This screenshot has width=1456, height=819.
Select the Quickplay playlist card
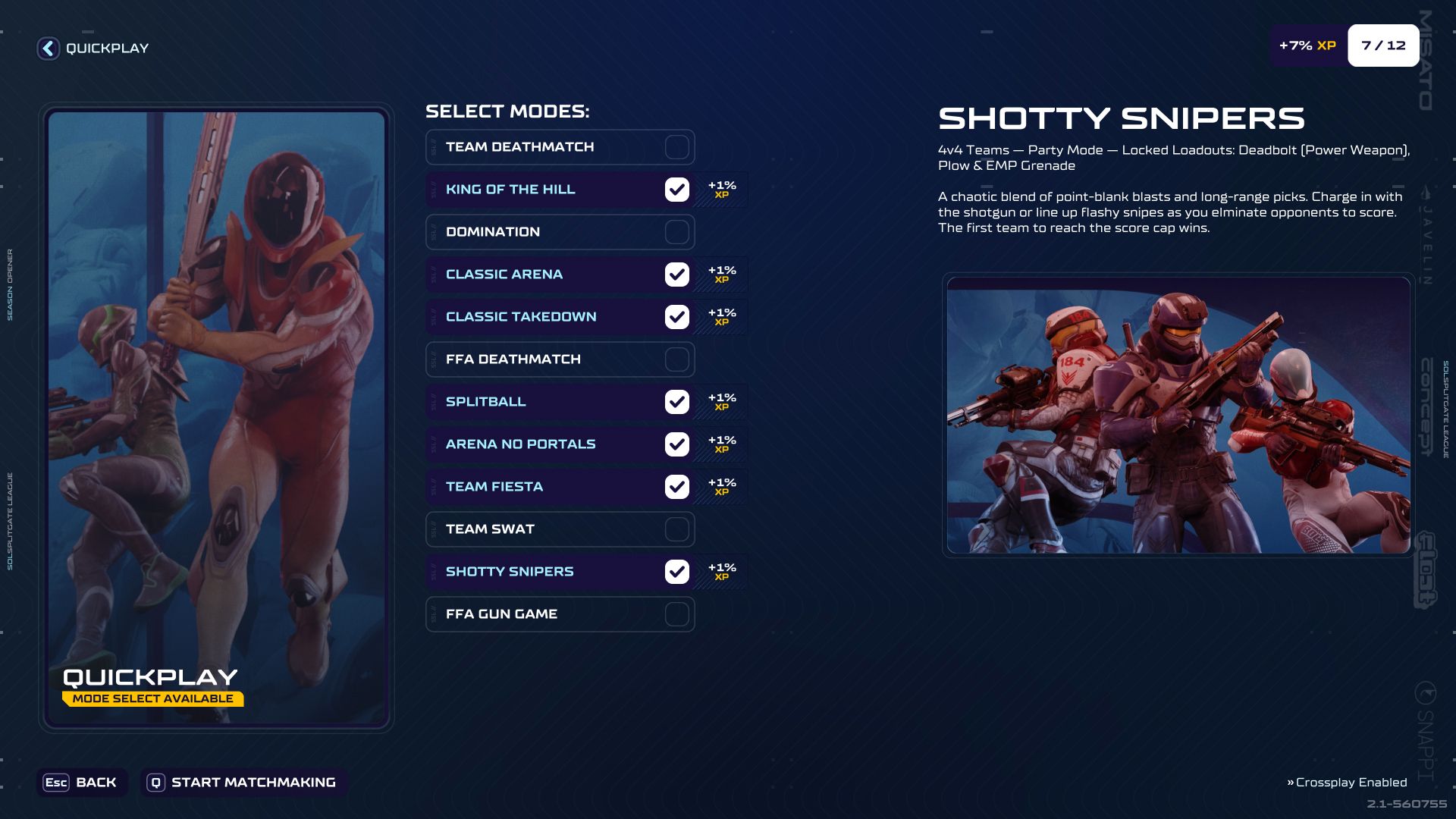(x=216, y=417)
